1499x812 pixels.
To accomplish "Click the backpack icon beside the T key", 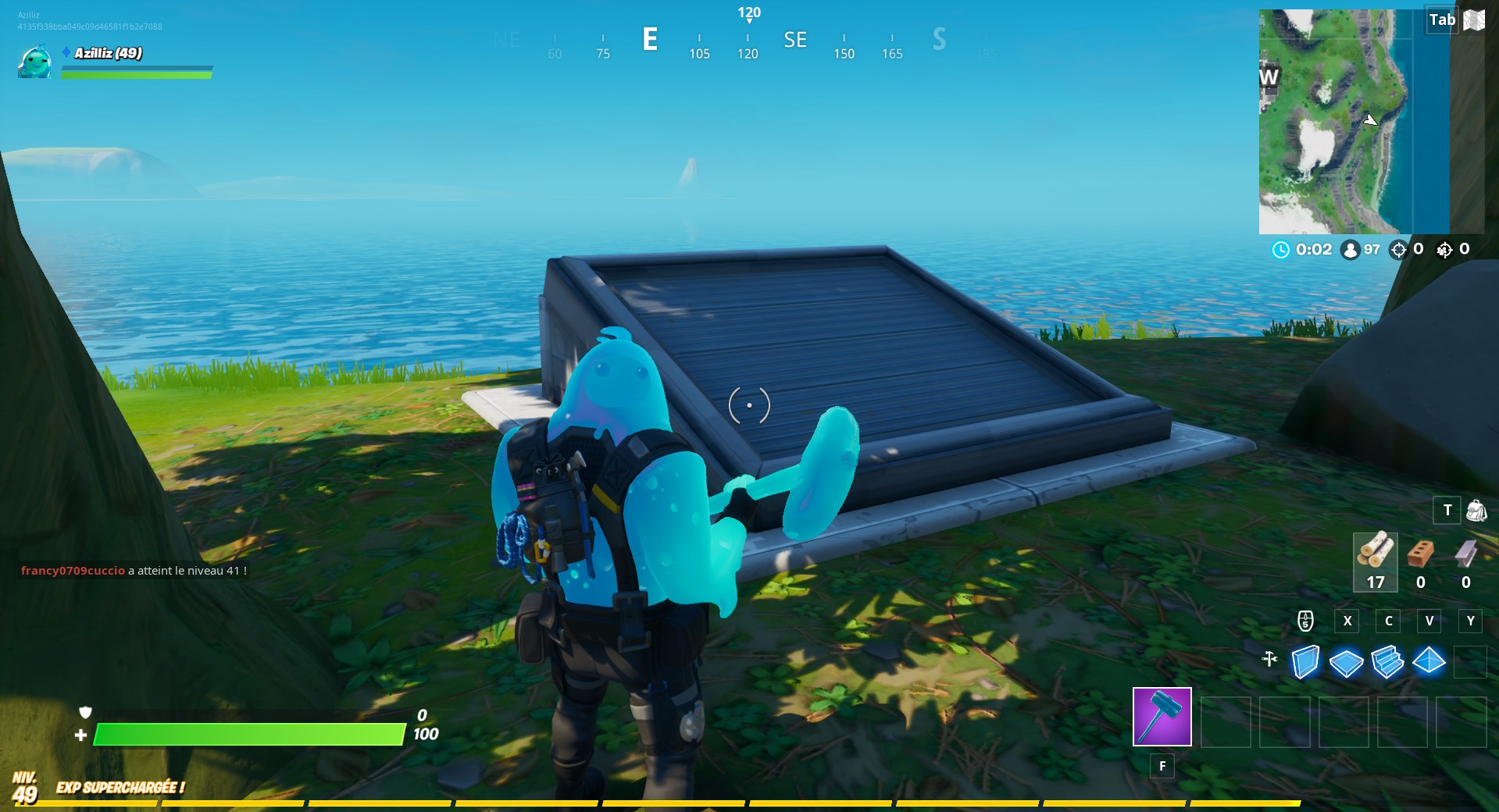I will point(1475,510).
